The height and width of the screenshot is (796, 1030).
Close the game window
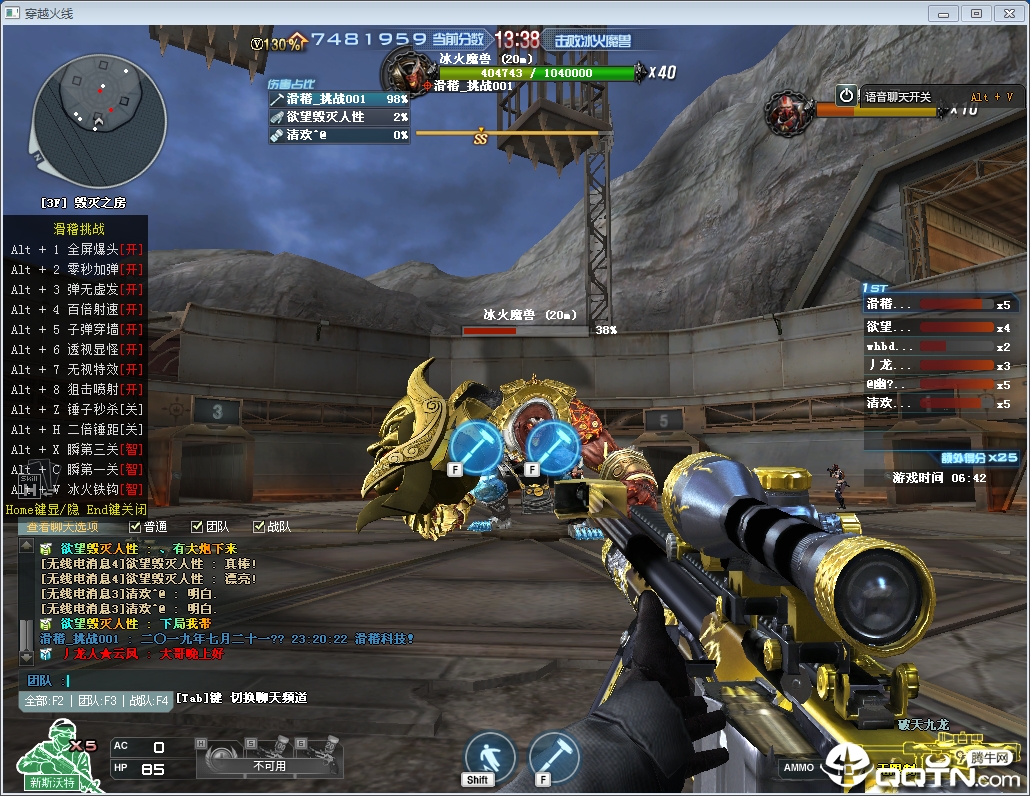tap(1008, 13)
